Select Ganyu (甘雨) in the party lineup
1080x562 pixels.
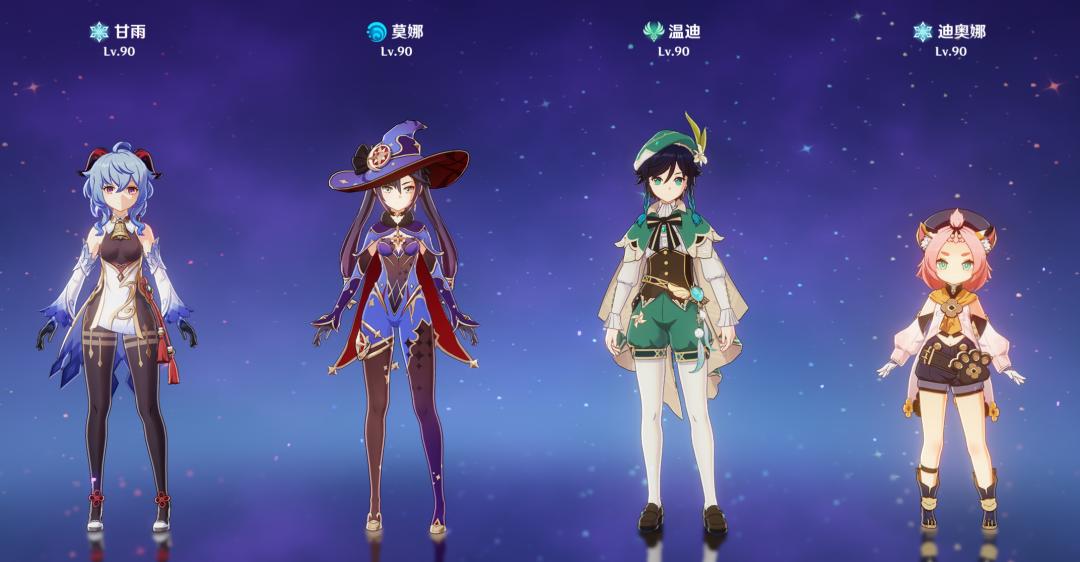(120, 320)
